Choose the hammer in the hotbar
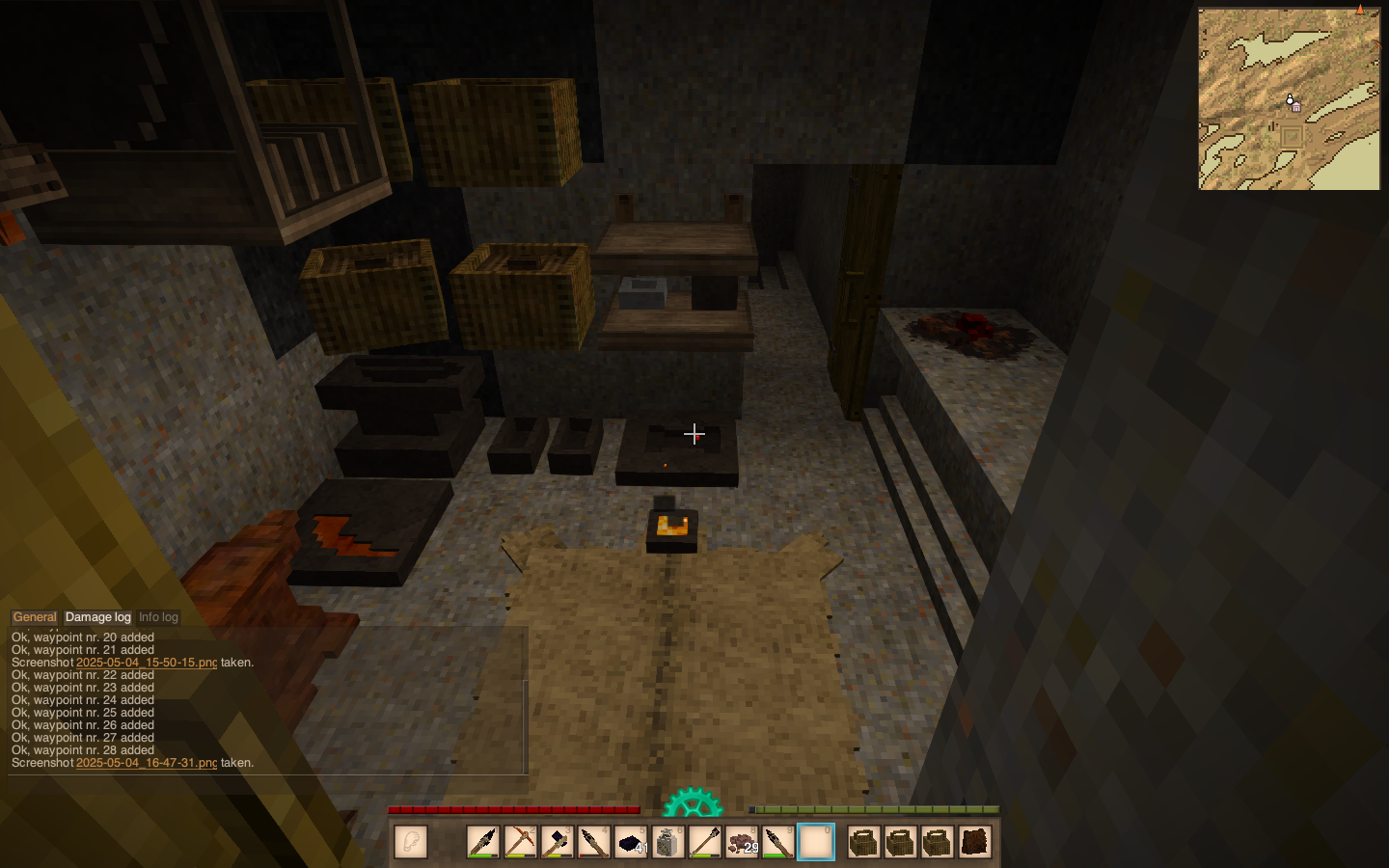This screenshot has width=1389, height=868. [558, 842]
